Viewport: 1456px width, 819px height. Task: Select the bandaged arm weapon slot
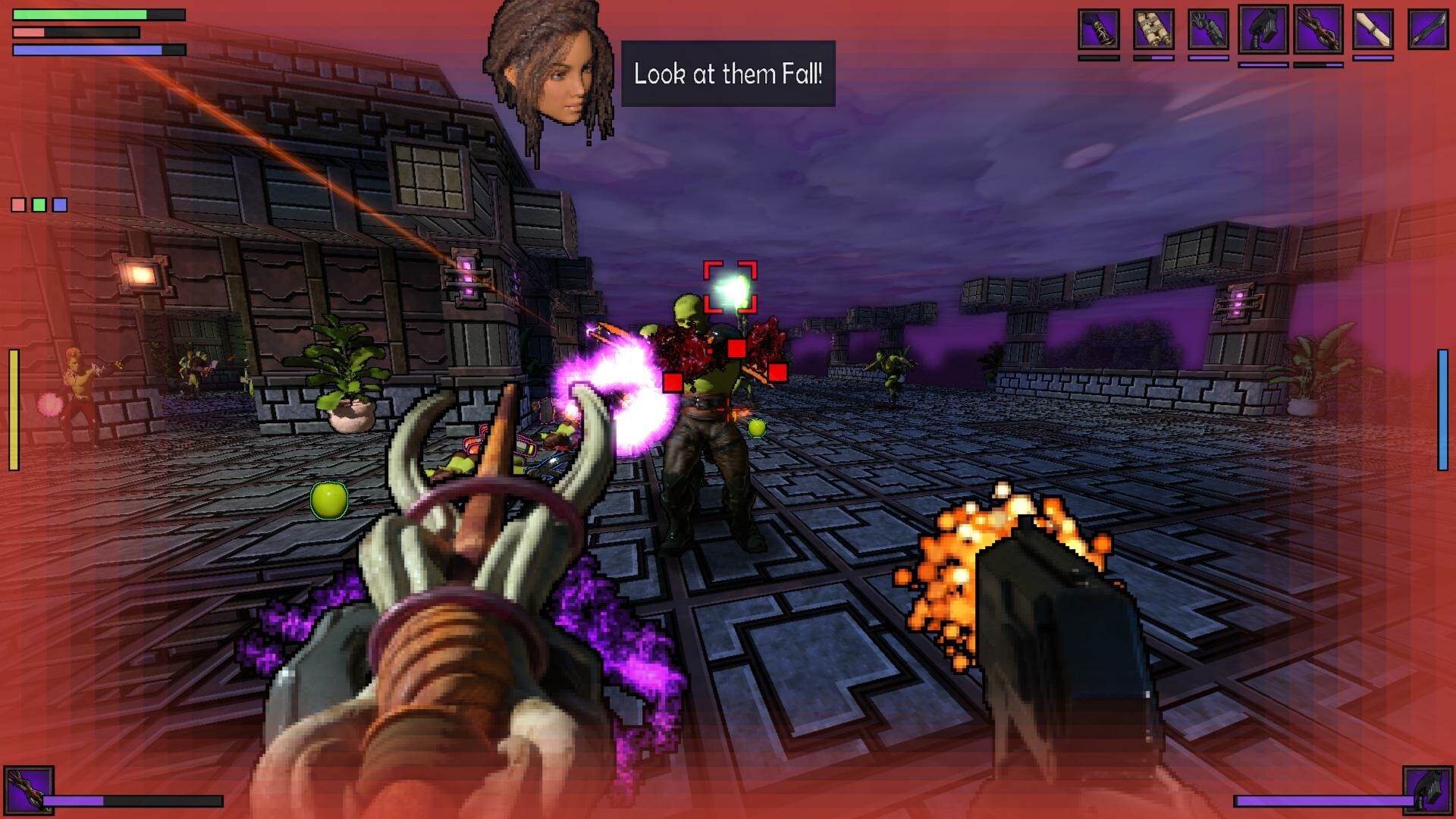pos(1373,30)
